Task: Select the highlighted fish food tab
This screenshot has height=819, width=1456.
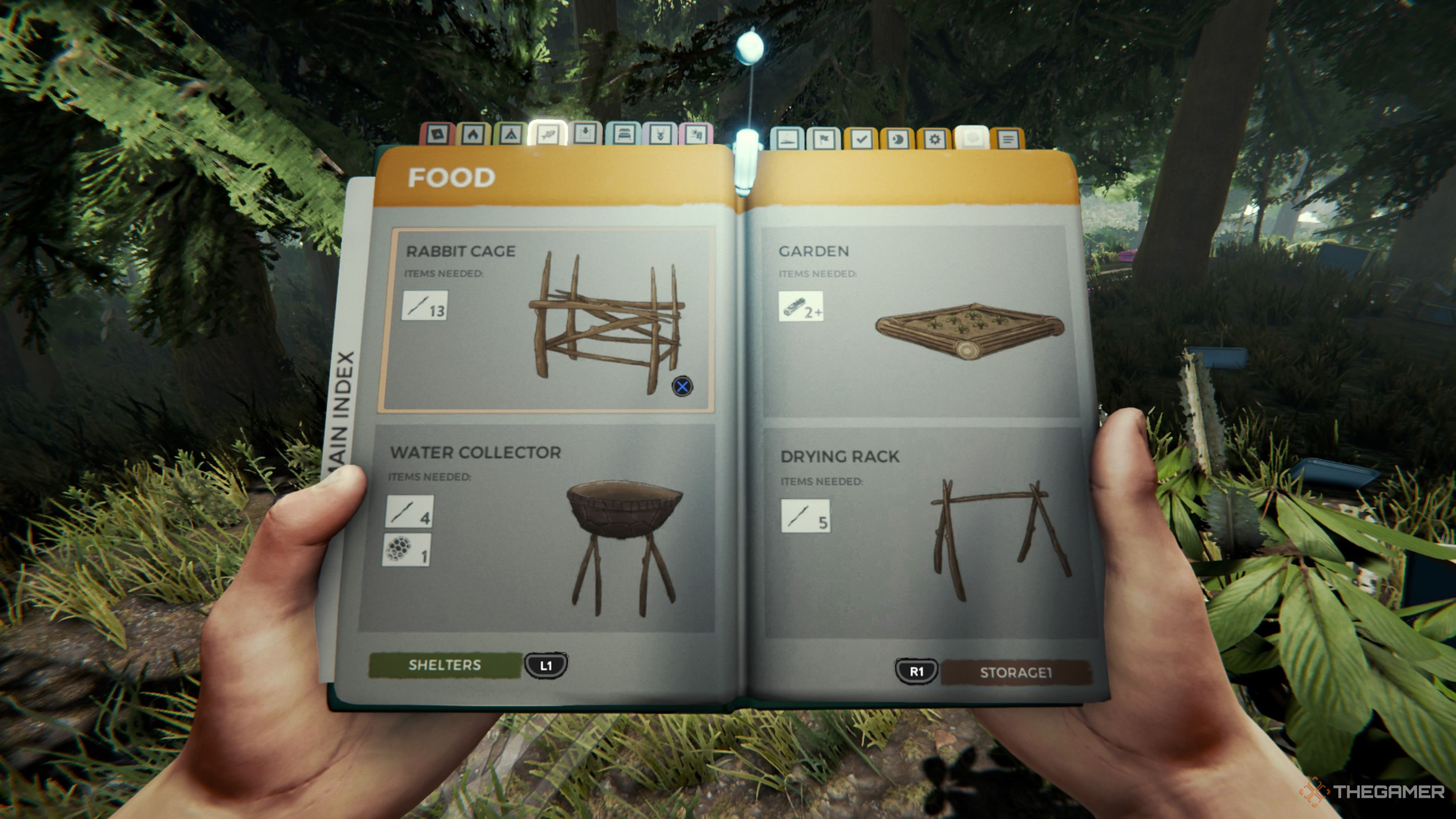Action: coord(547,135)
